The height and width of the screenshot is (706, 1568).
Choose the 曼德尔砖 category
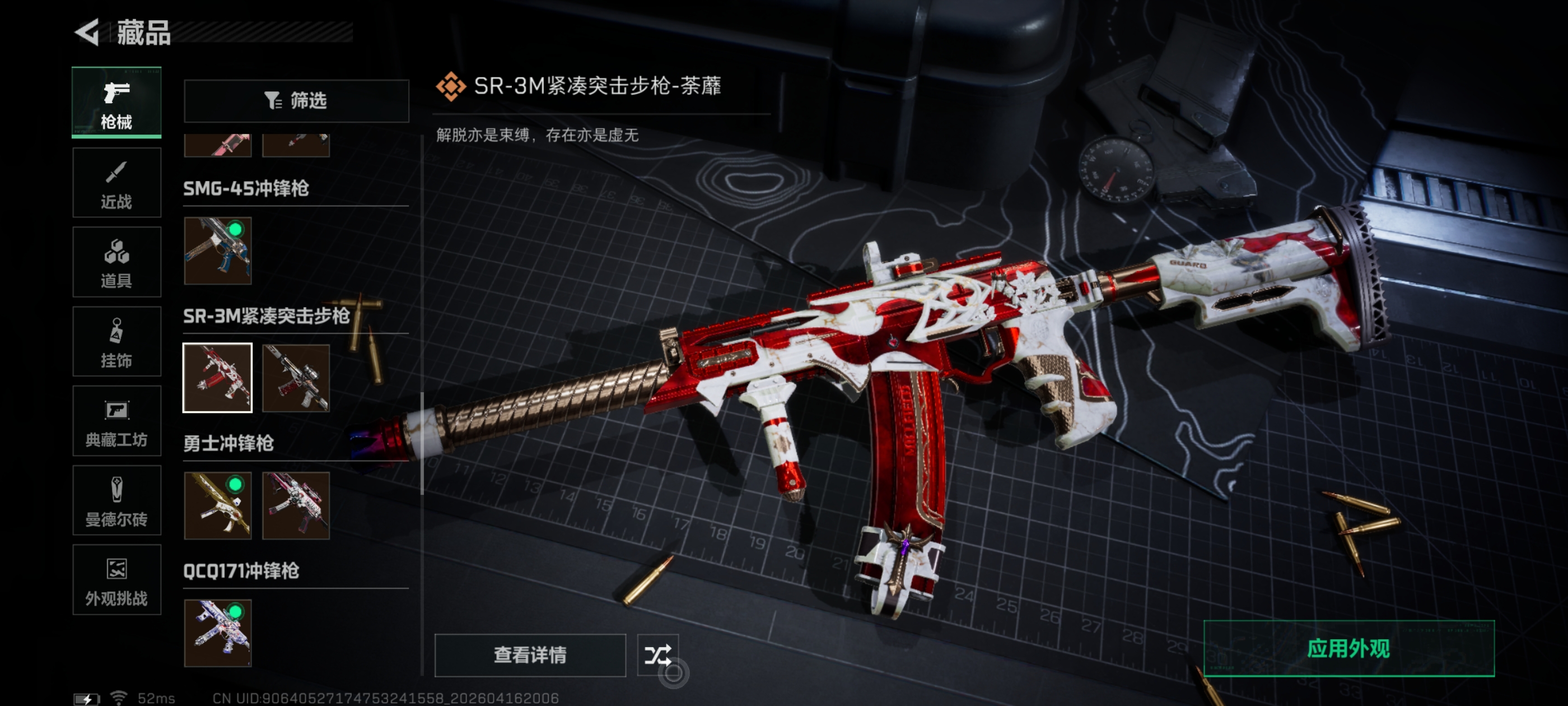tap(116, 501)
